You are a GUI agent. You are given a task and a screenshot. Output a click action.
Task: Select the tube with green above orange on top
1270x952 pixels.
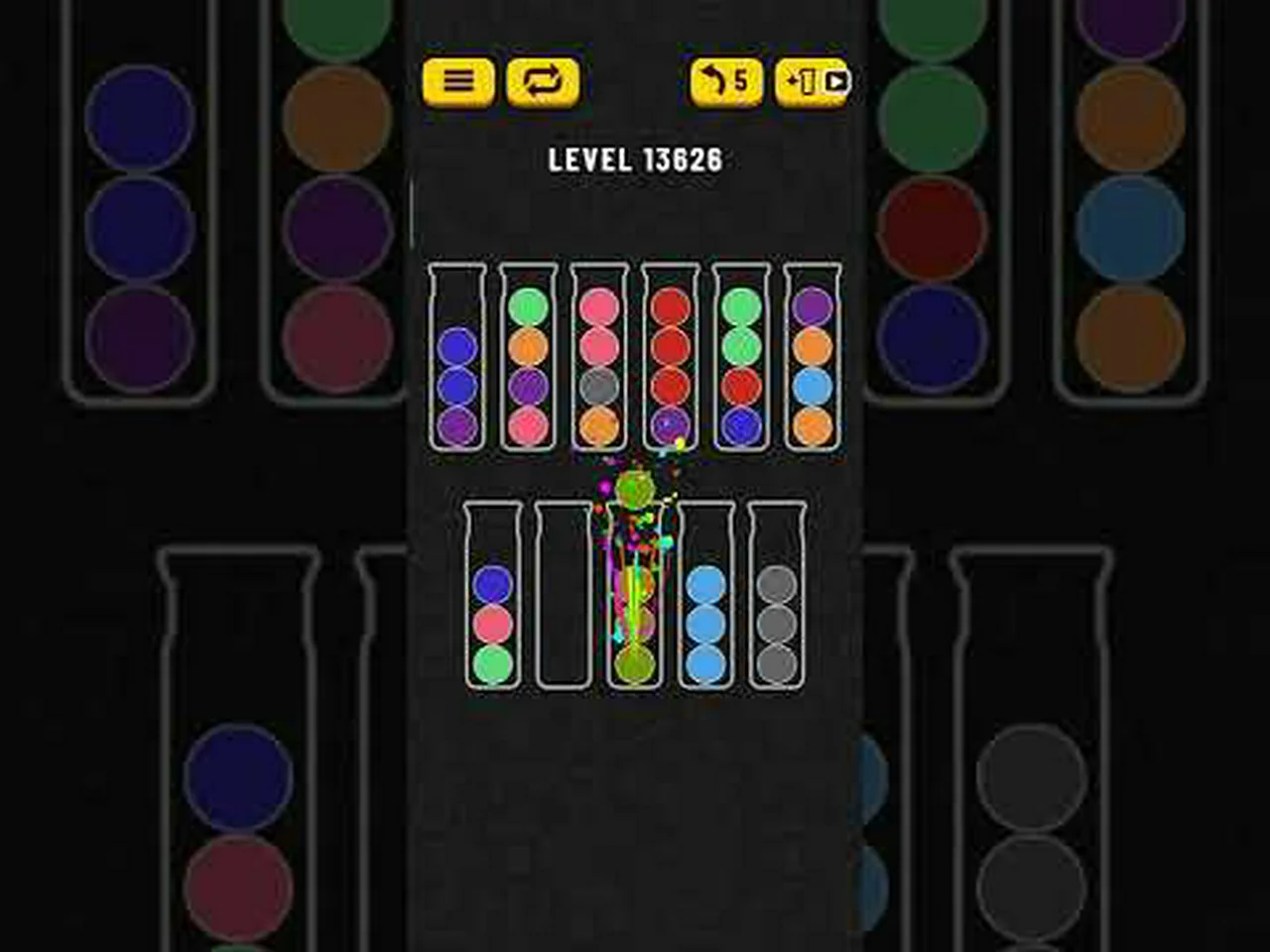(x=528, y=357)
